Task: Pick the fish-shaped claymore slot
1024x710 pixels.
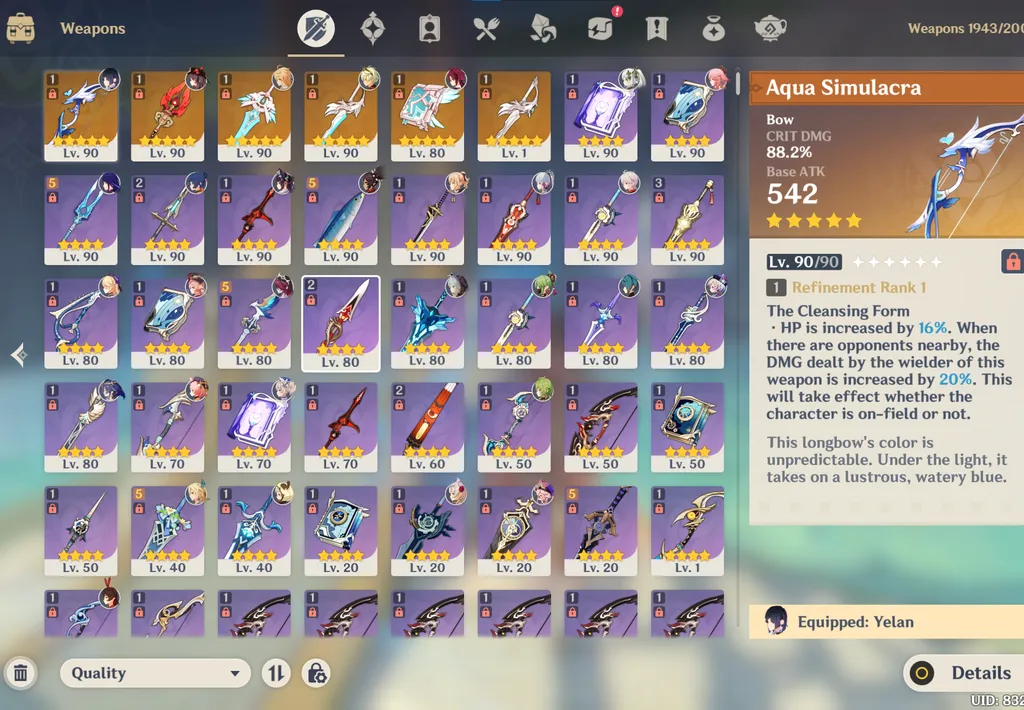Action: tap(341, 219)
